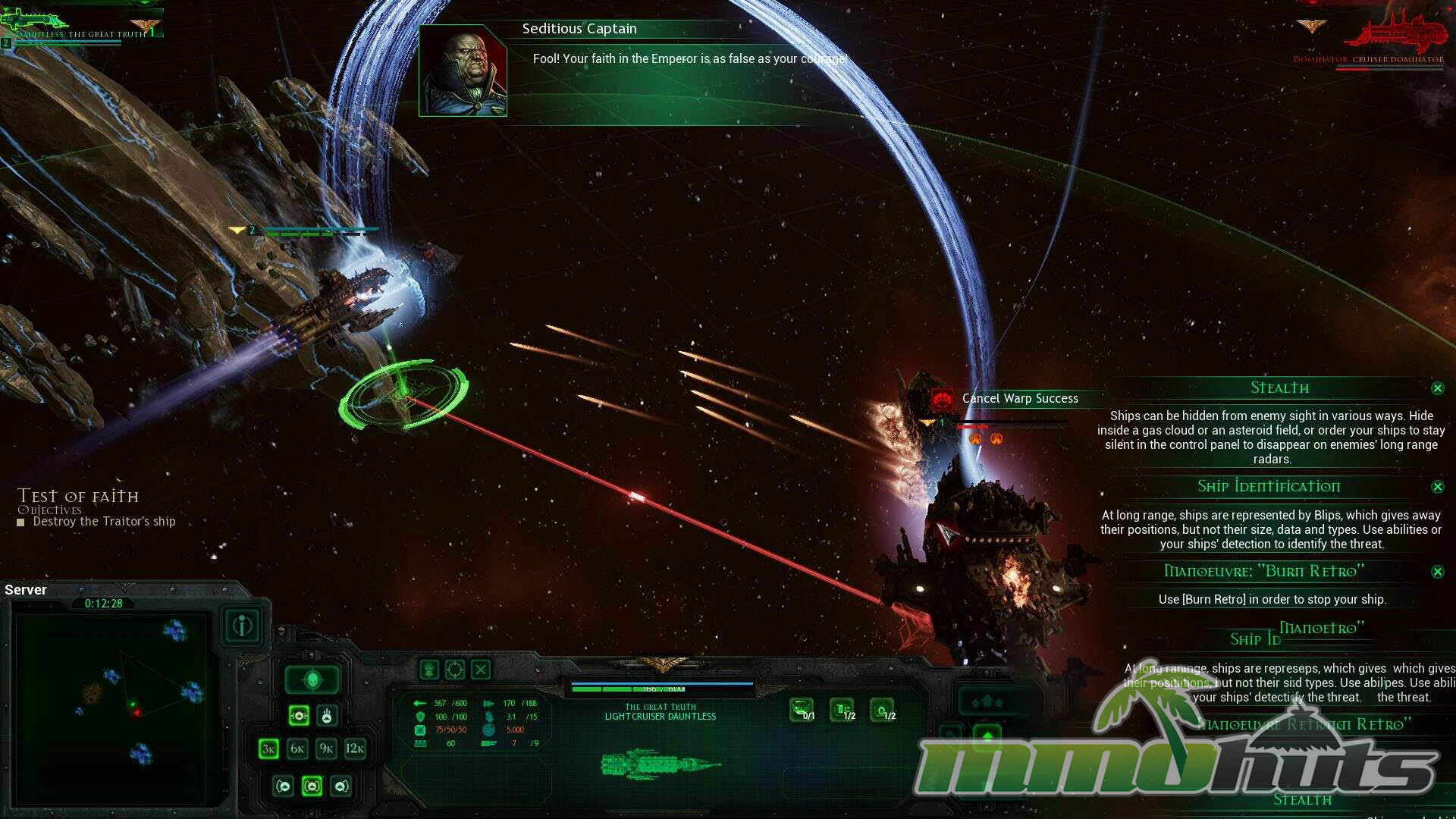This screenshot has width=1456, height=819.
Task: Click the Seditious Captain portrait
Action: (x=463, y=71)
